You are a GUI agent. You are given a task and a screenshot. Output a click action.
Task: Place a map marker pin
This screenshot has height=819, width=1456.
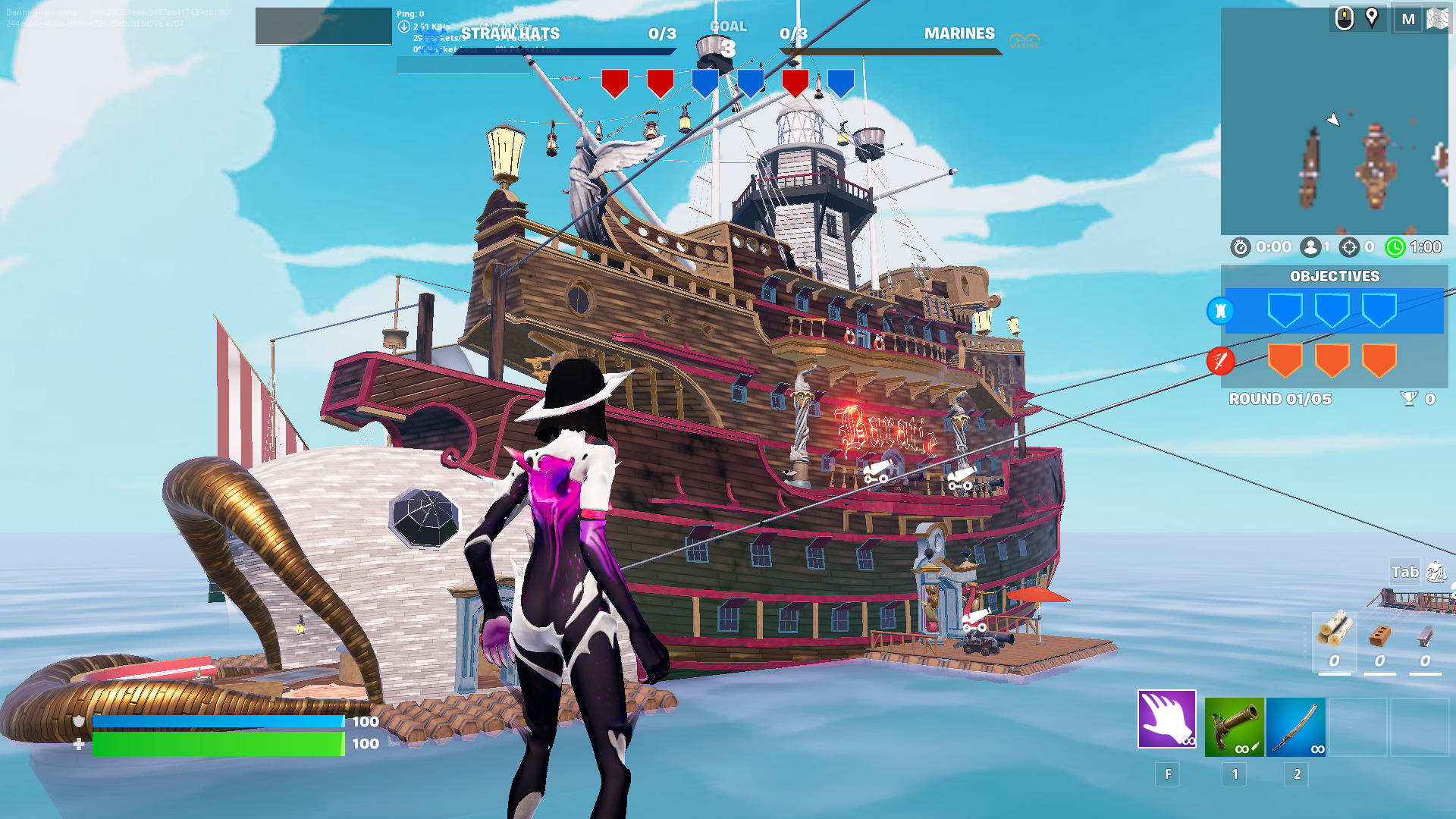1372,17
